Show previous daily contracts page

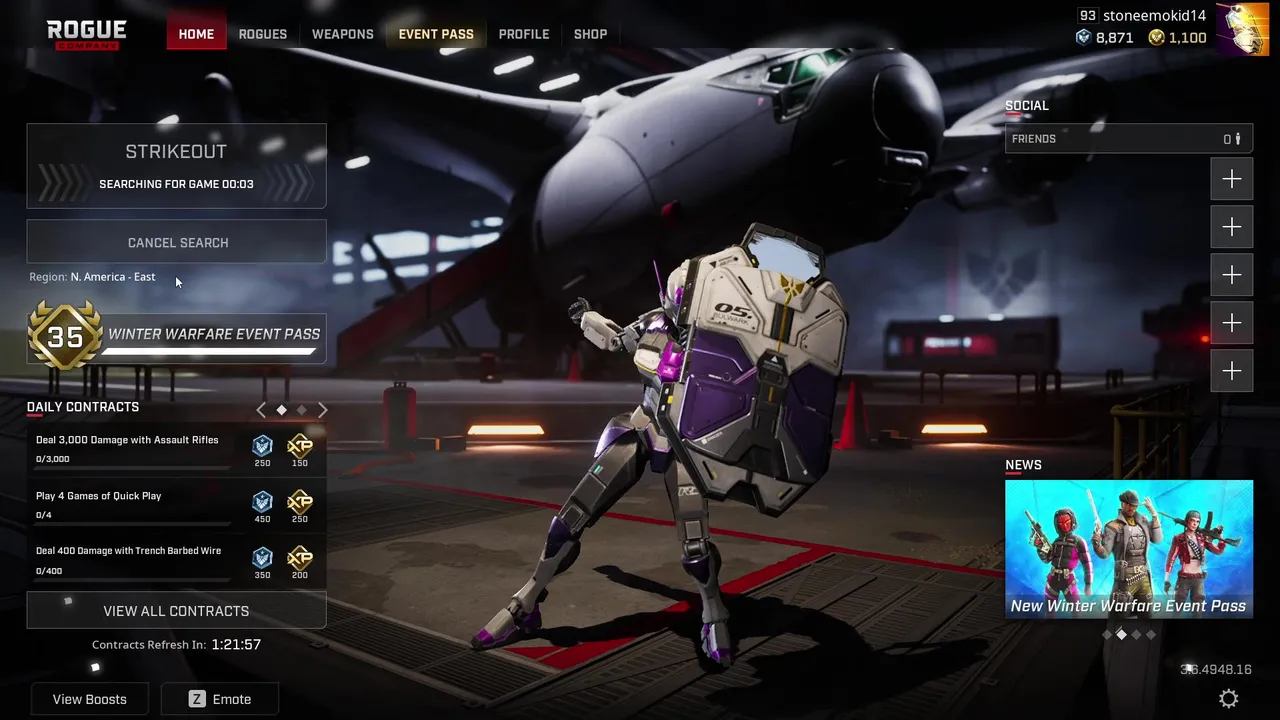(x=261, y=410)
